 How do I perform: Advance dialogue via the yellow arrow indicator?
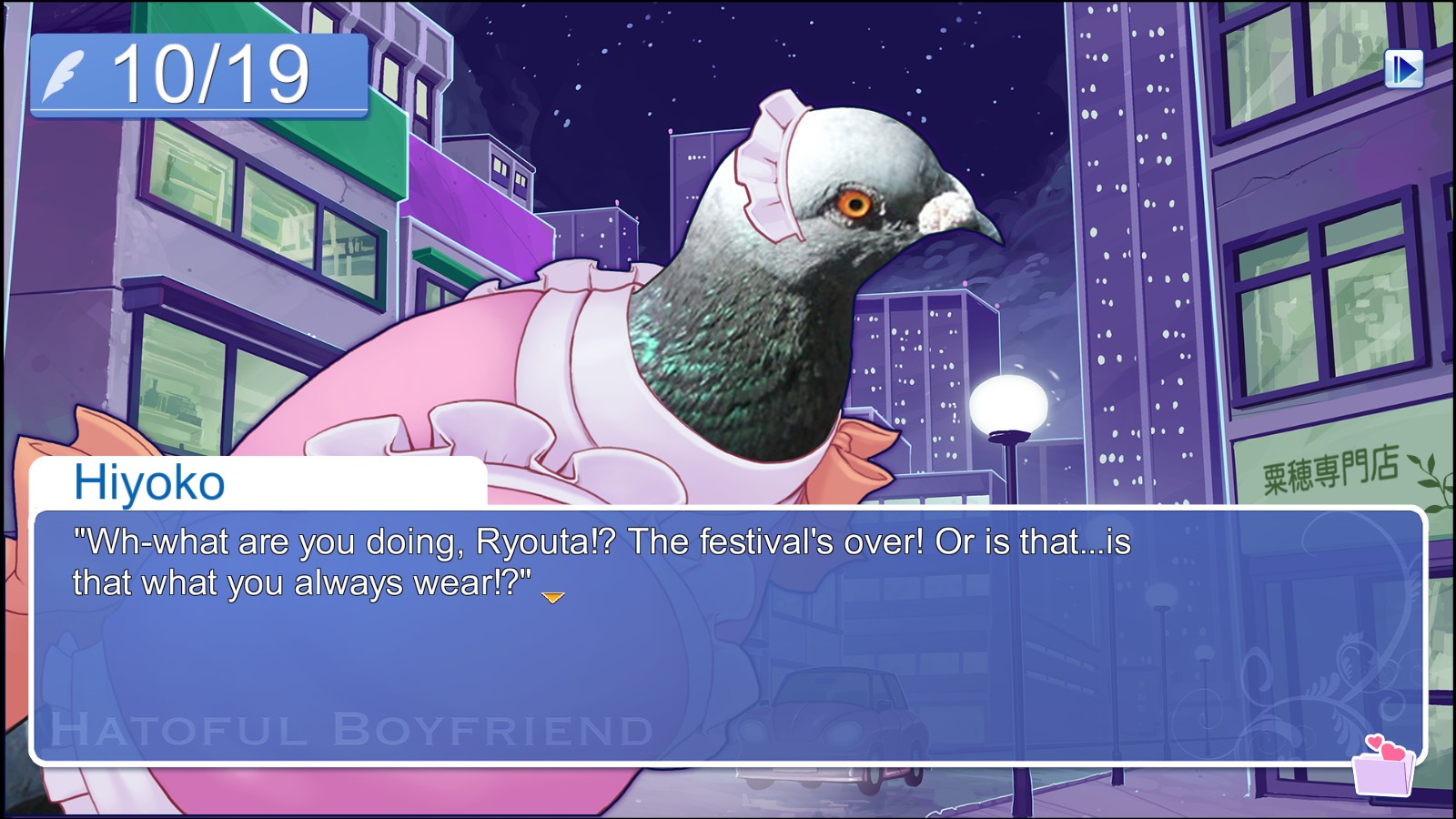[552, 598]
